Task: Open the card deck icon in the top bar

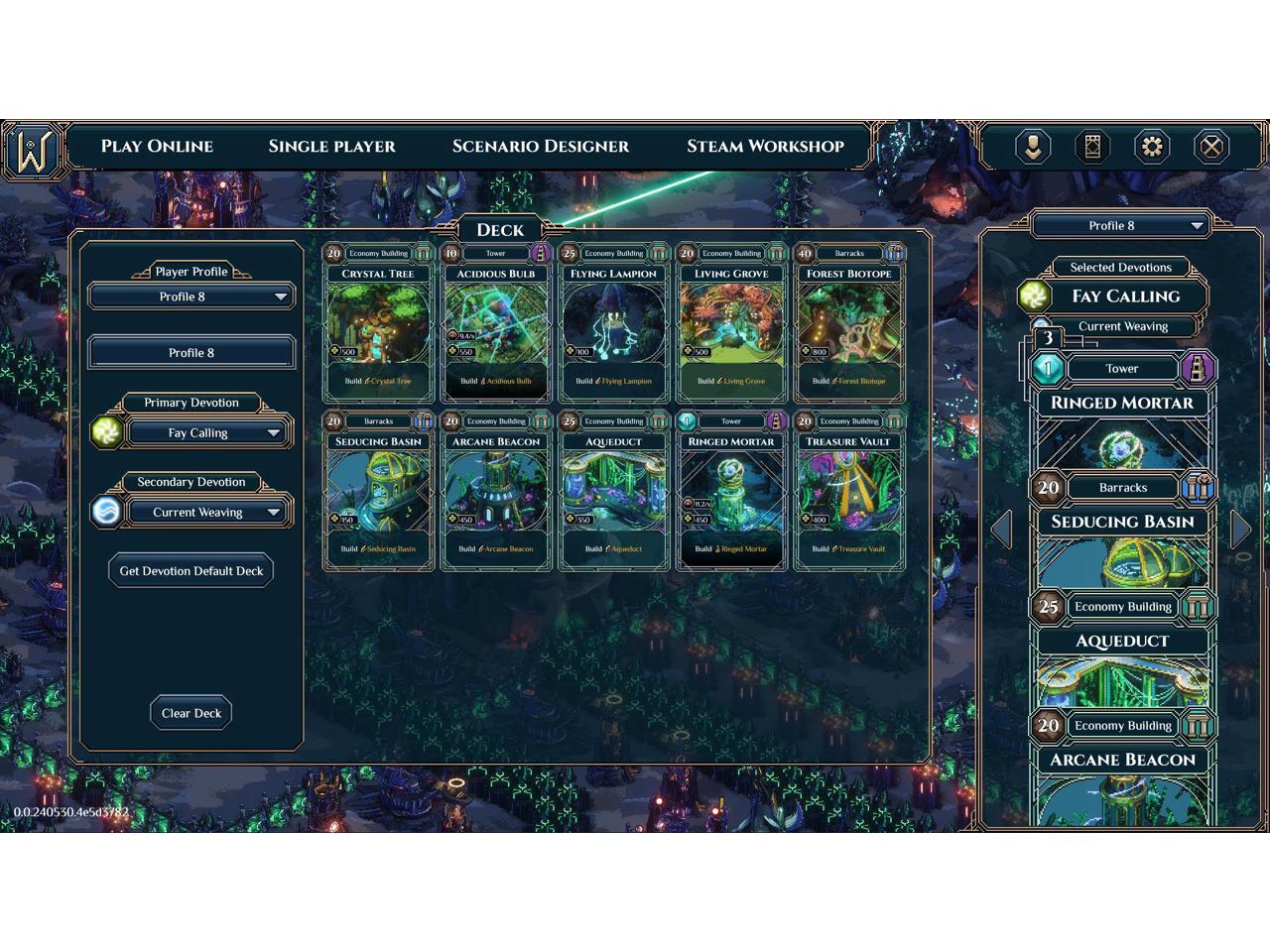Action: 1092,148
